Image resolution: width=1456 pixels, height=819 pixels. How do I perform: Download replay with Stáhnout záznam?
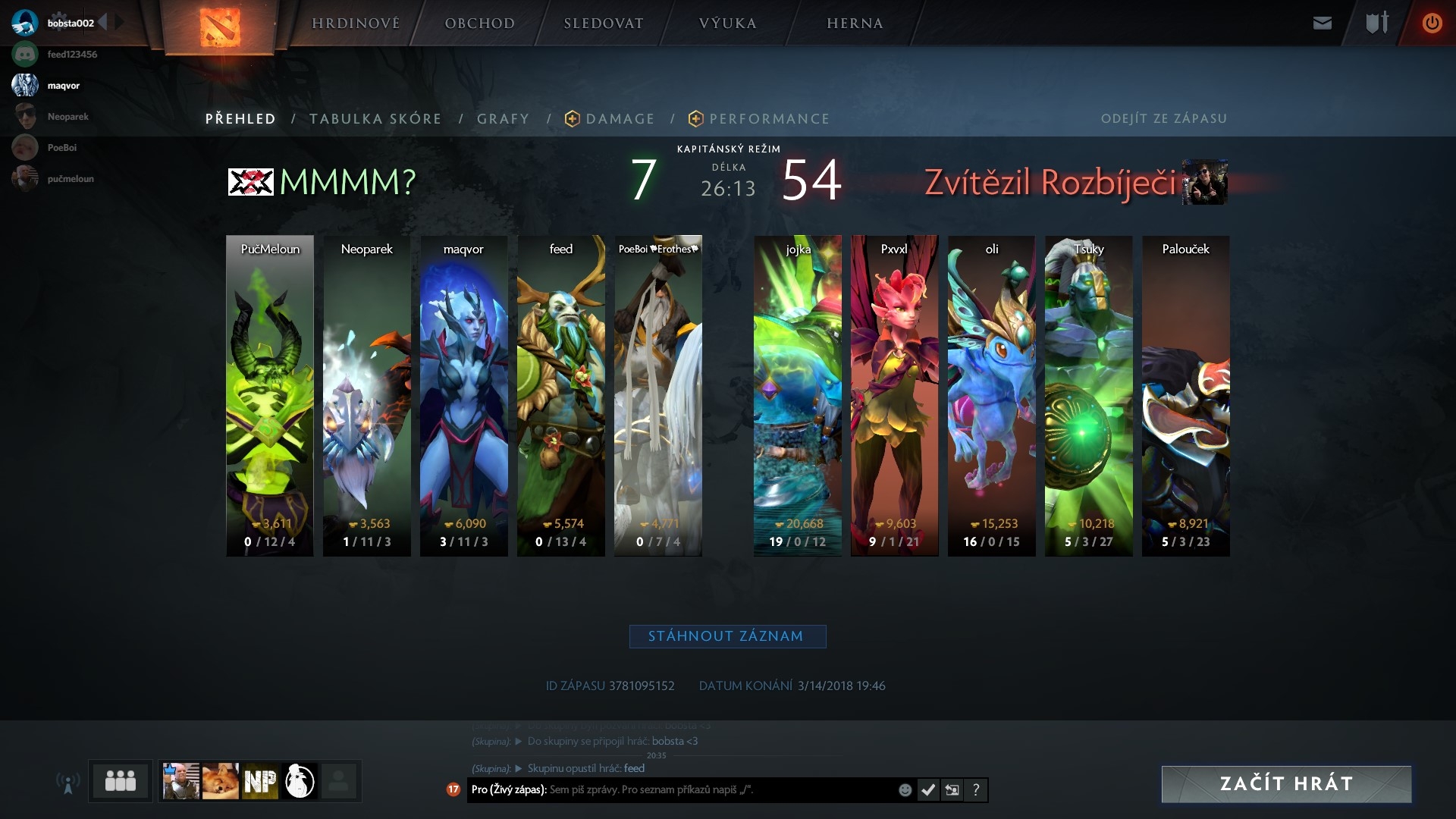727,636
